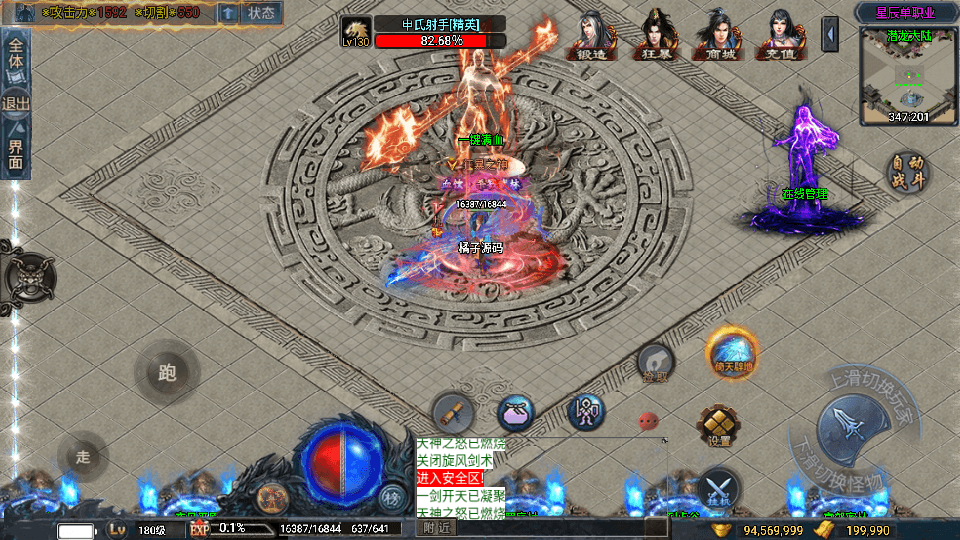Open the purple pouch bag icon
The image size is (960, 540).
516,412
